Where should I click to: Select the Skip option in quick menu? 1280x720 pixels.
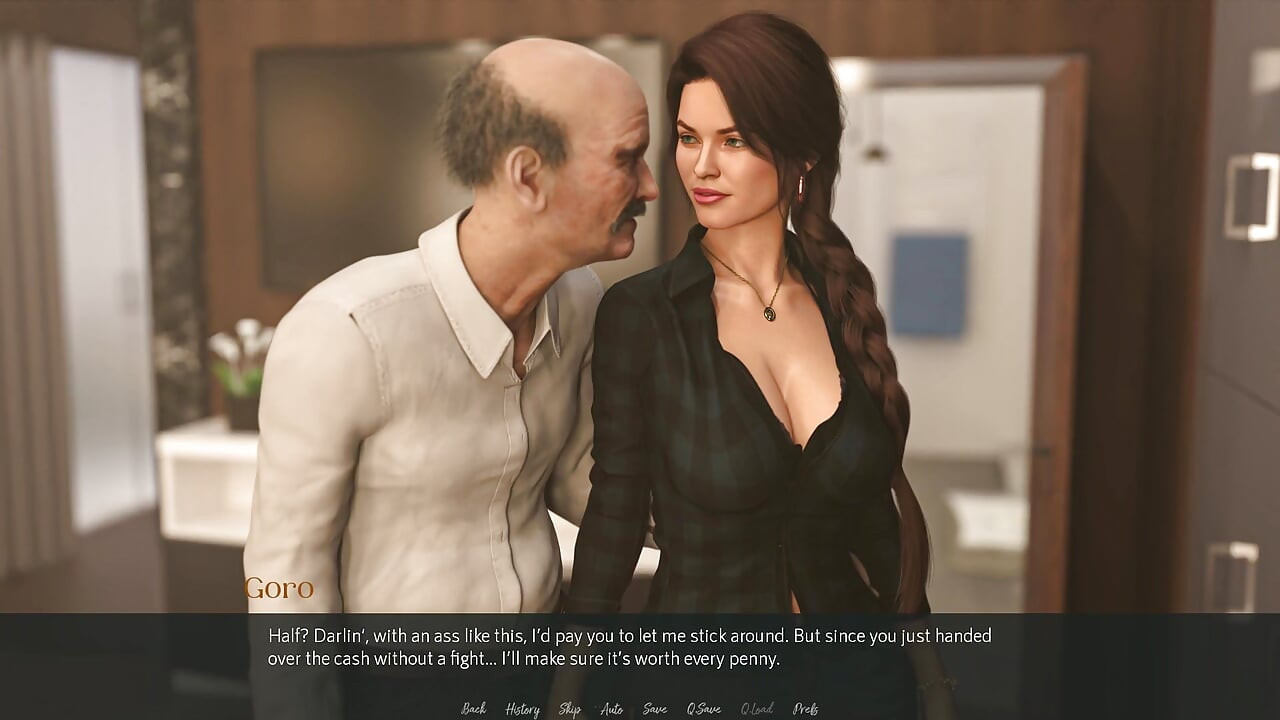tap(568, 709)
